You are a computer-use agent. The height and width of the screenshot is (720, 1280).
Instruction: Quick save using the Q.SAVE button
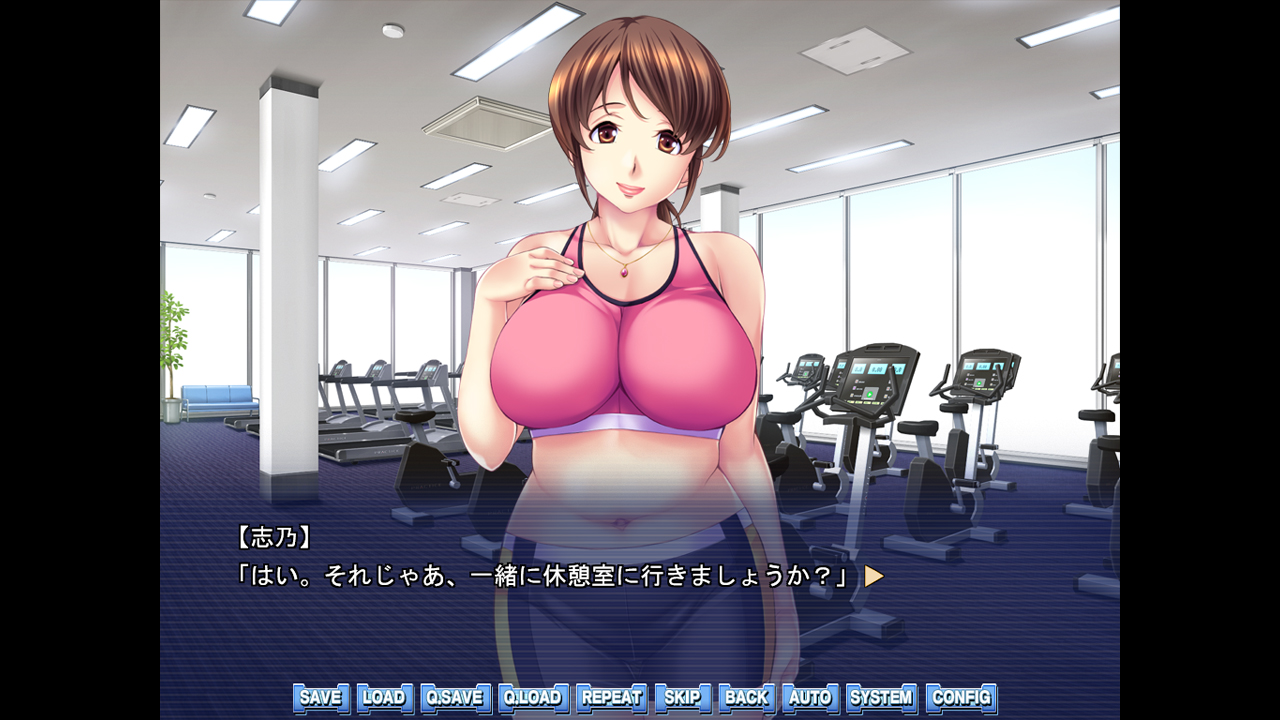458,697
